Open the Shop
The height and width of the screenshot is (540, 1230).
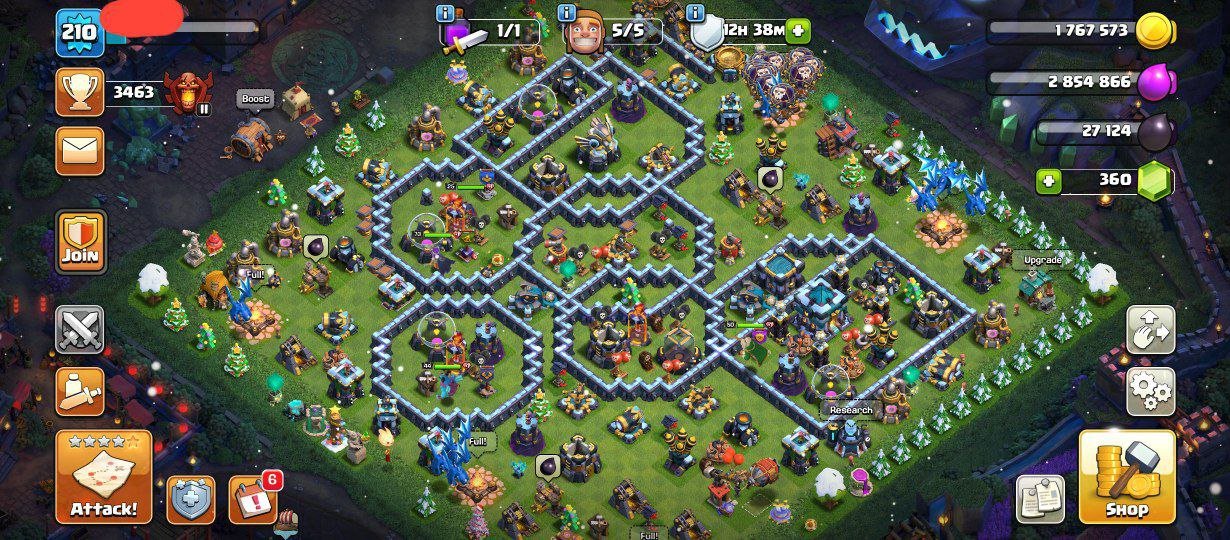pyautogui.click(x=1127, y=478)
